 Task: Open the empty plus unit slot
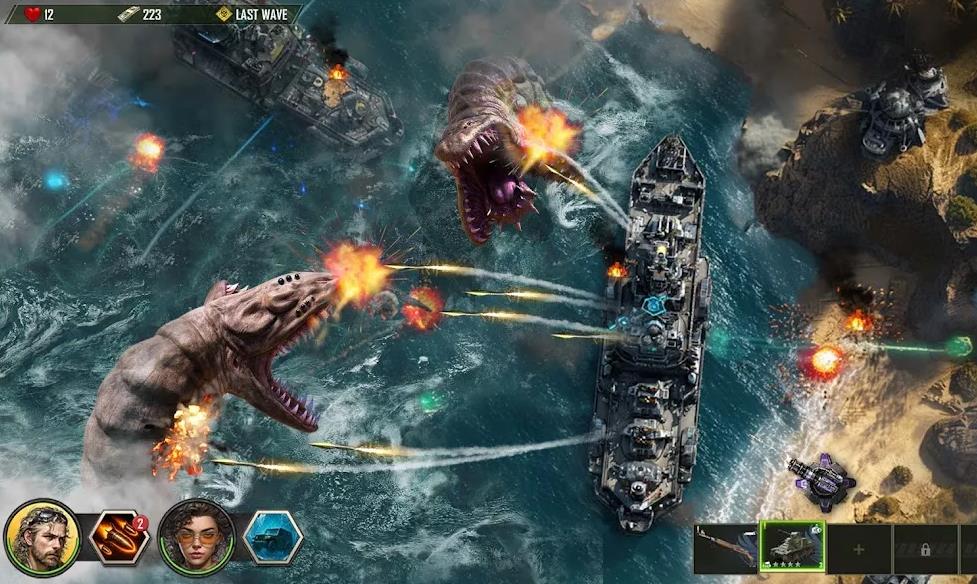859,549
